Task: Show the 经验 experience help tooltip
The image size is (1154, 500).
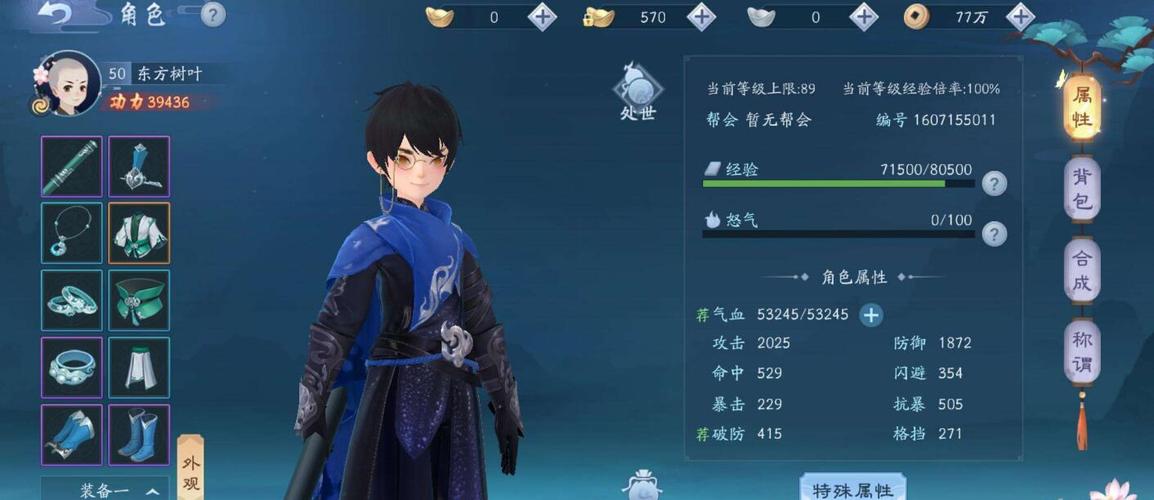Action: [x=993, y=183]
